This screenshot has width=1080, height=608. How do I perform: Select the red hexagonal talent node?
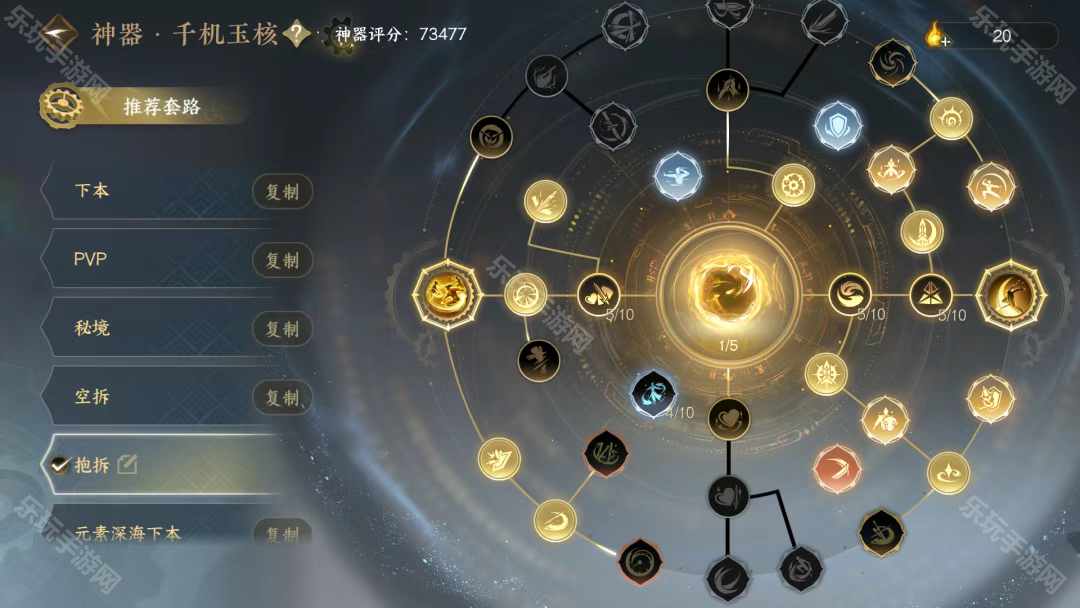click(837, 468)
